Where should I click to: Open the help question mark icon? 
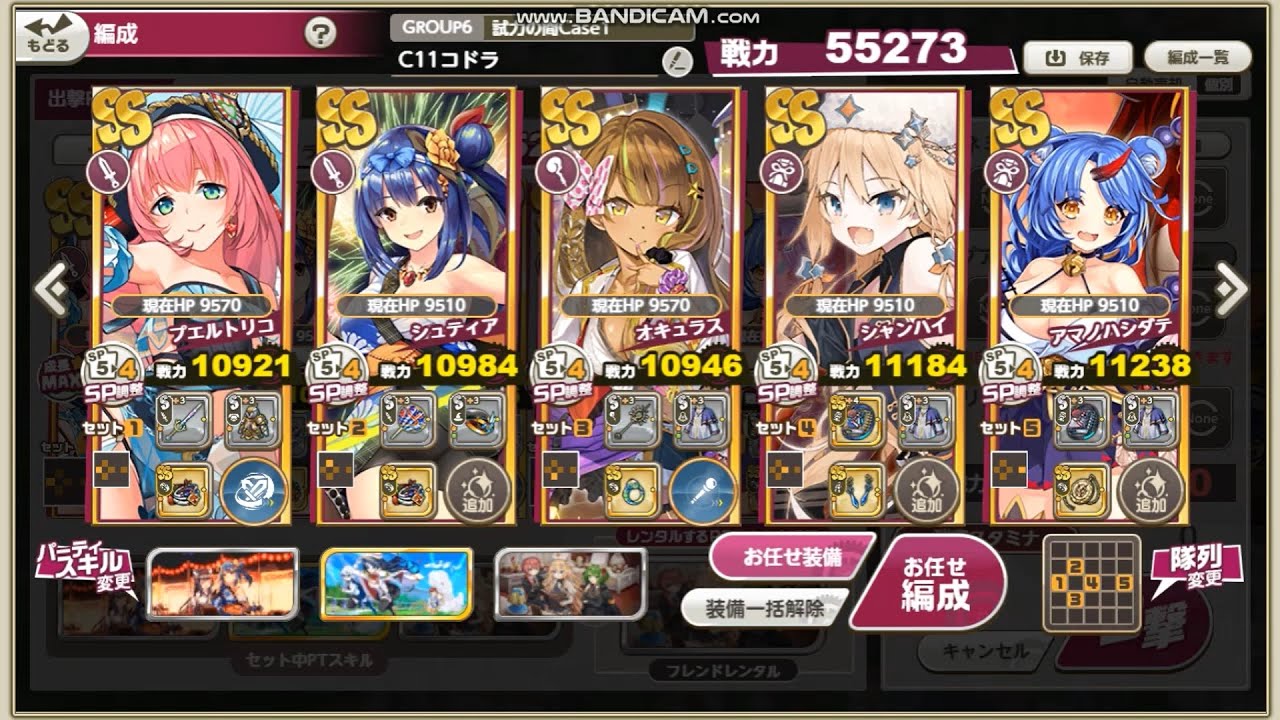318,31
